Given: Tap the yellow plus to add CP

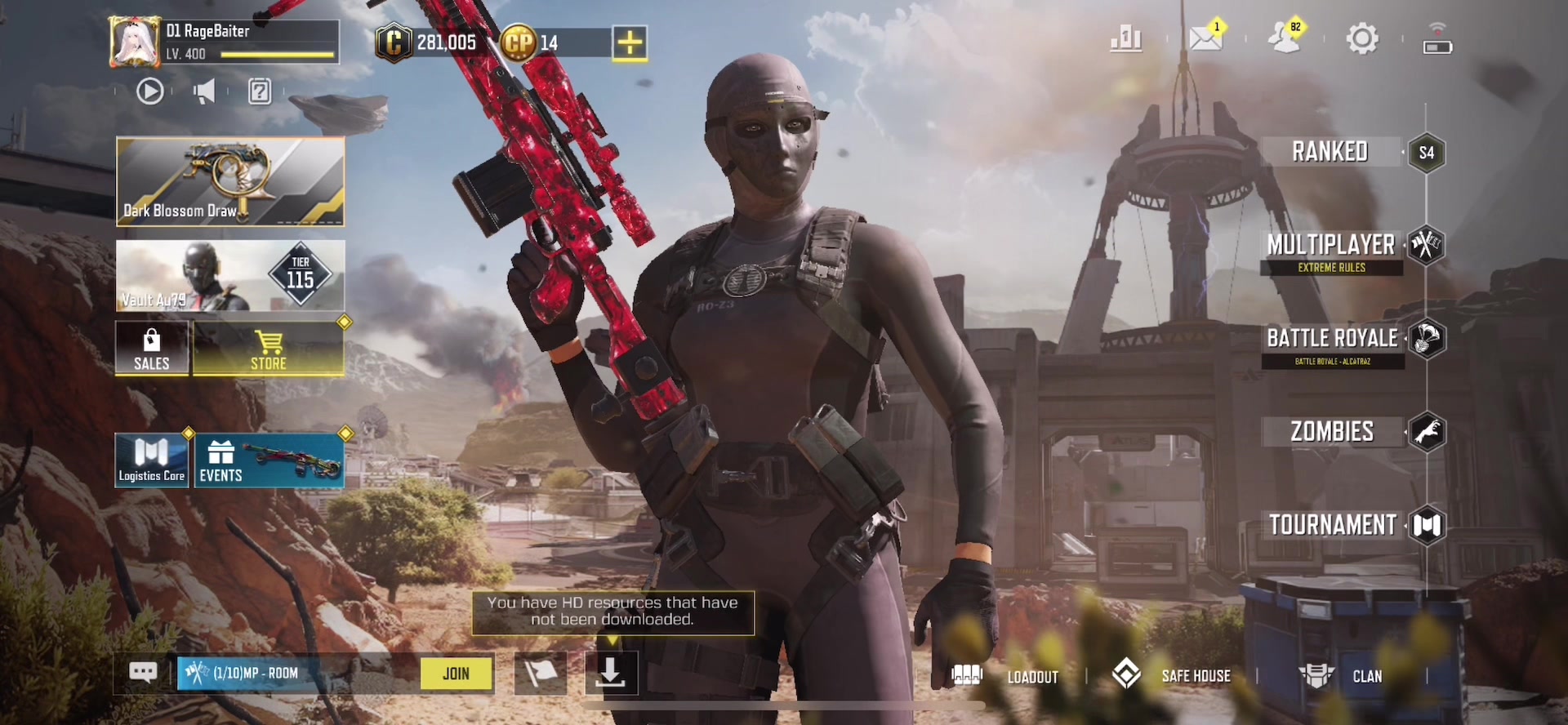Looking at the screenshot, I should (630, 42).
